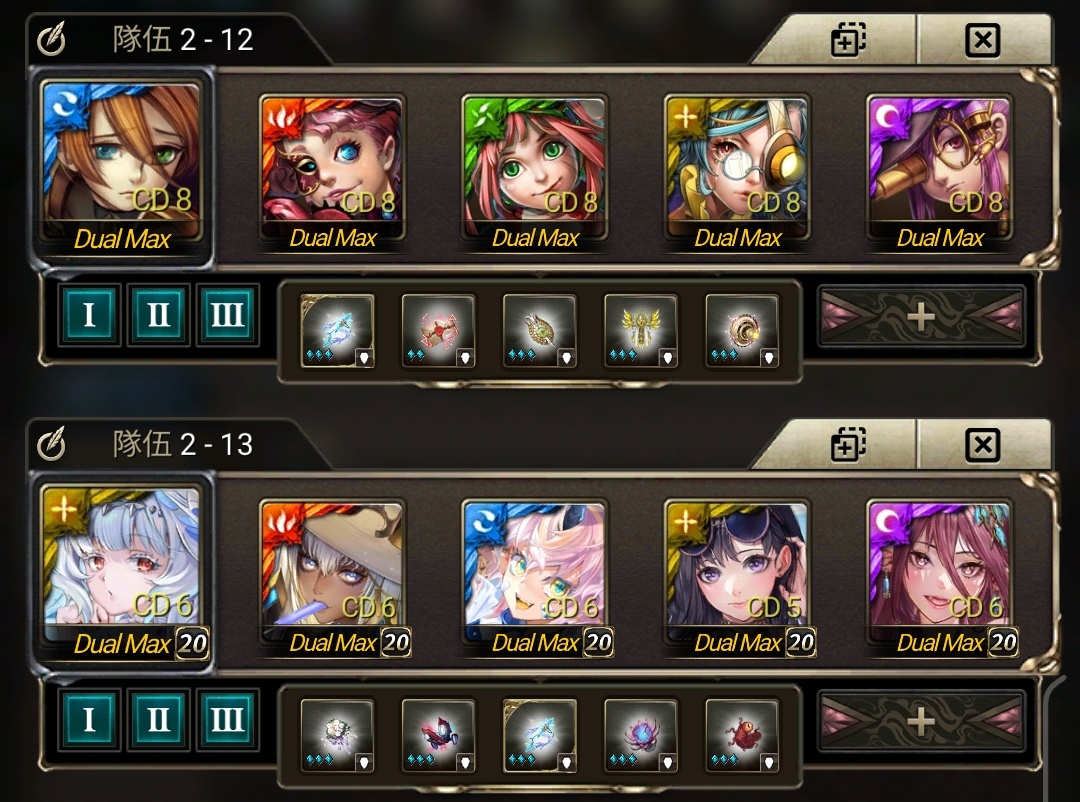Switch team 2-12 to preset III
Screen dimensions: 1080x802
click(227, 315)
